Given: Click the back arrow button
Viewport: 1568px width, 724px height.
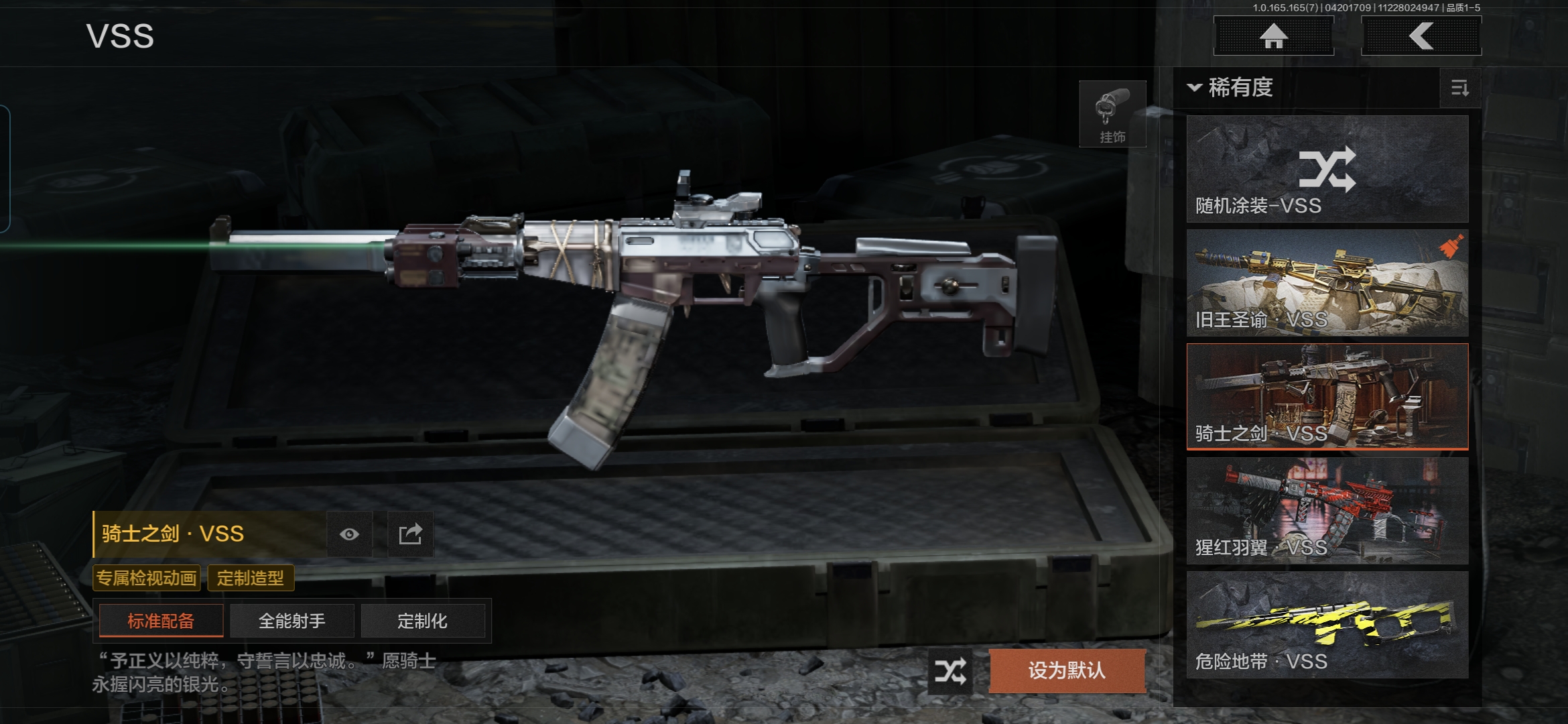Looking at the screenshot, I should point(1421,36).
